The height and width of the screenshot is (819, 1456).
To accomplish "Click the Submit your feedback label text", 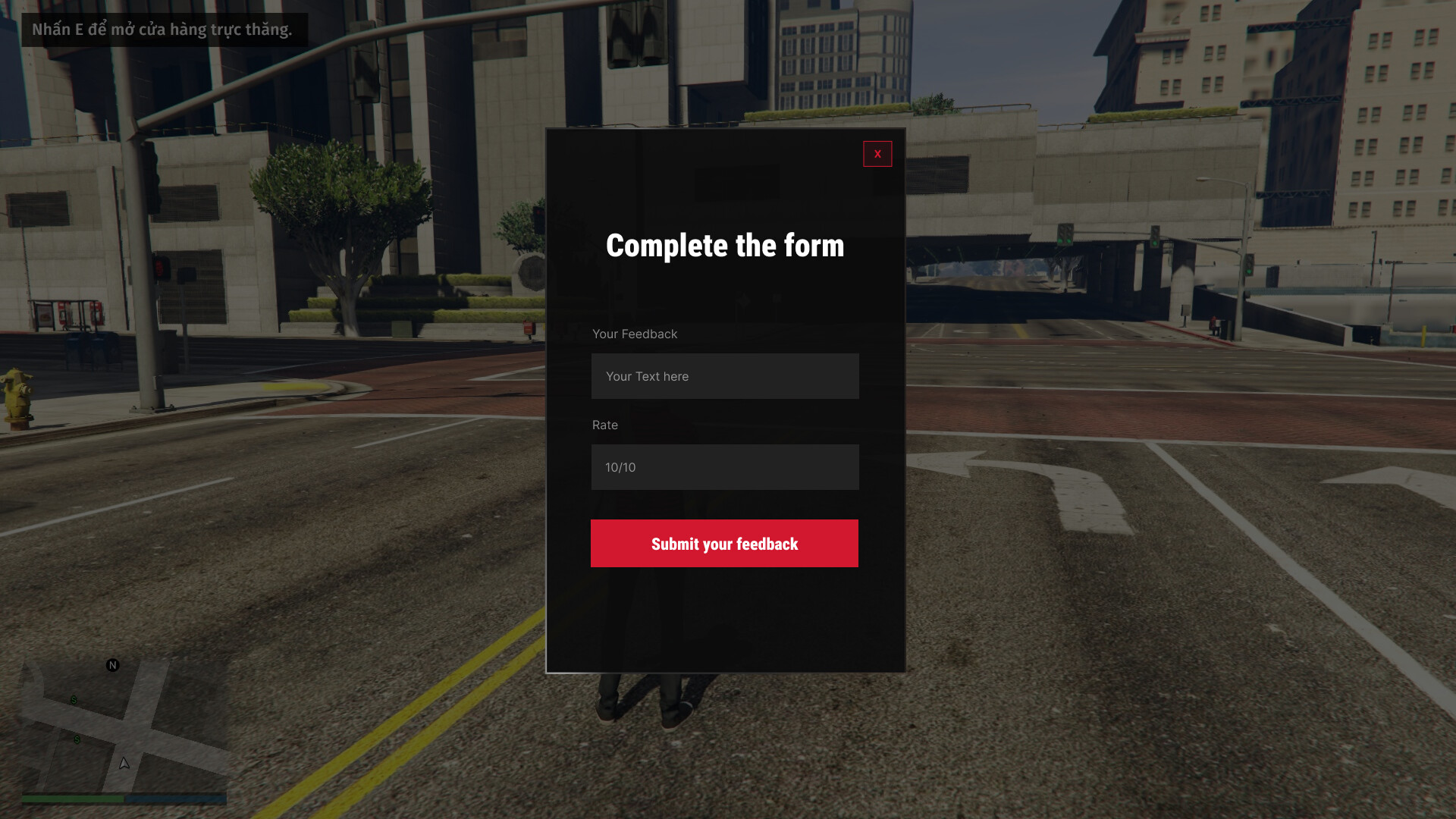I will pyautogui.click(x=724, y=544).
